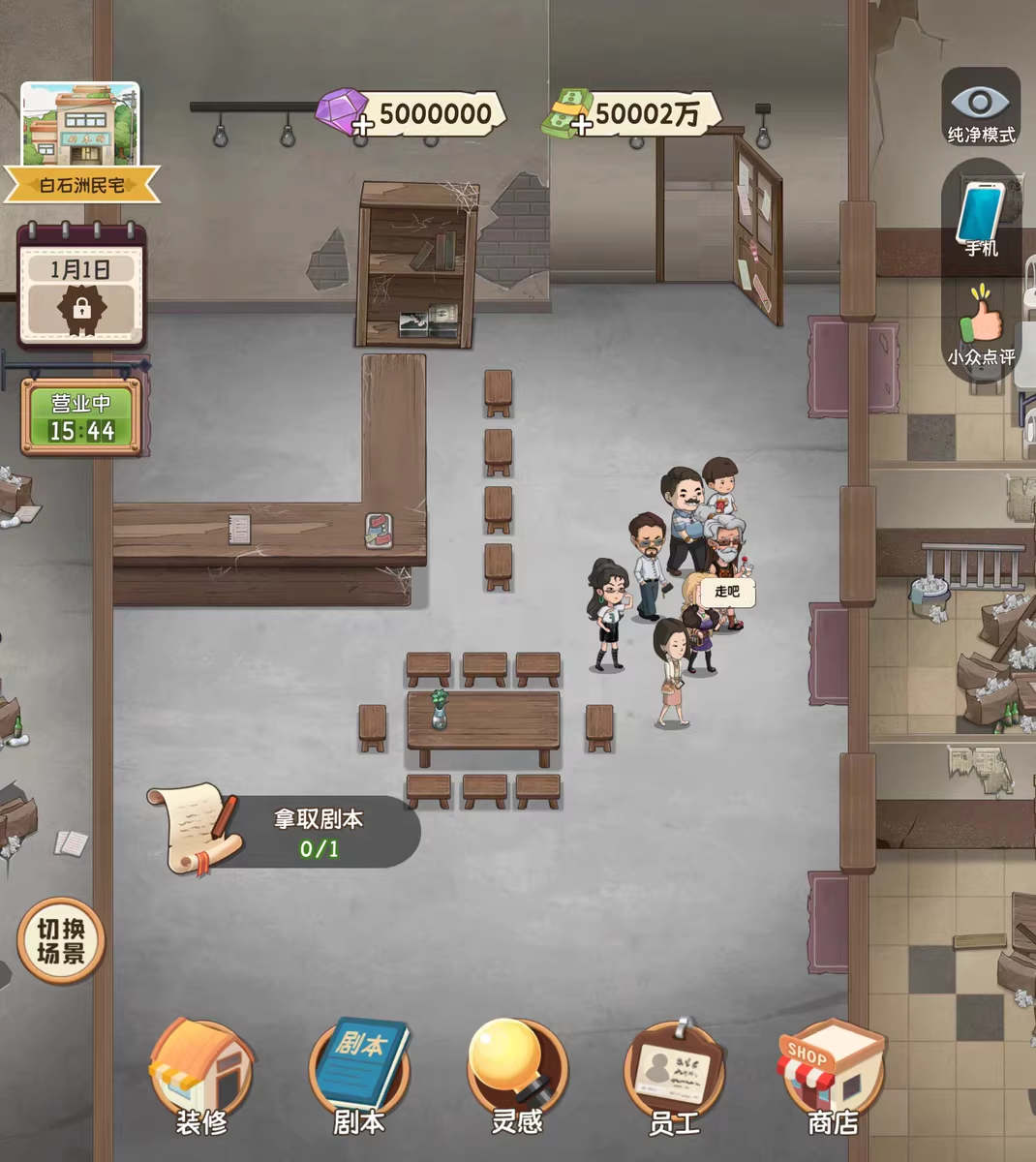Open the 拿取剧本 quest tracker
Screen dimensions: 1036x1162
287,831
